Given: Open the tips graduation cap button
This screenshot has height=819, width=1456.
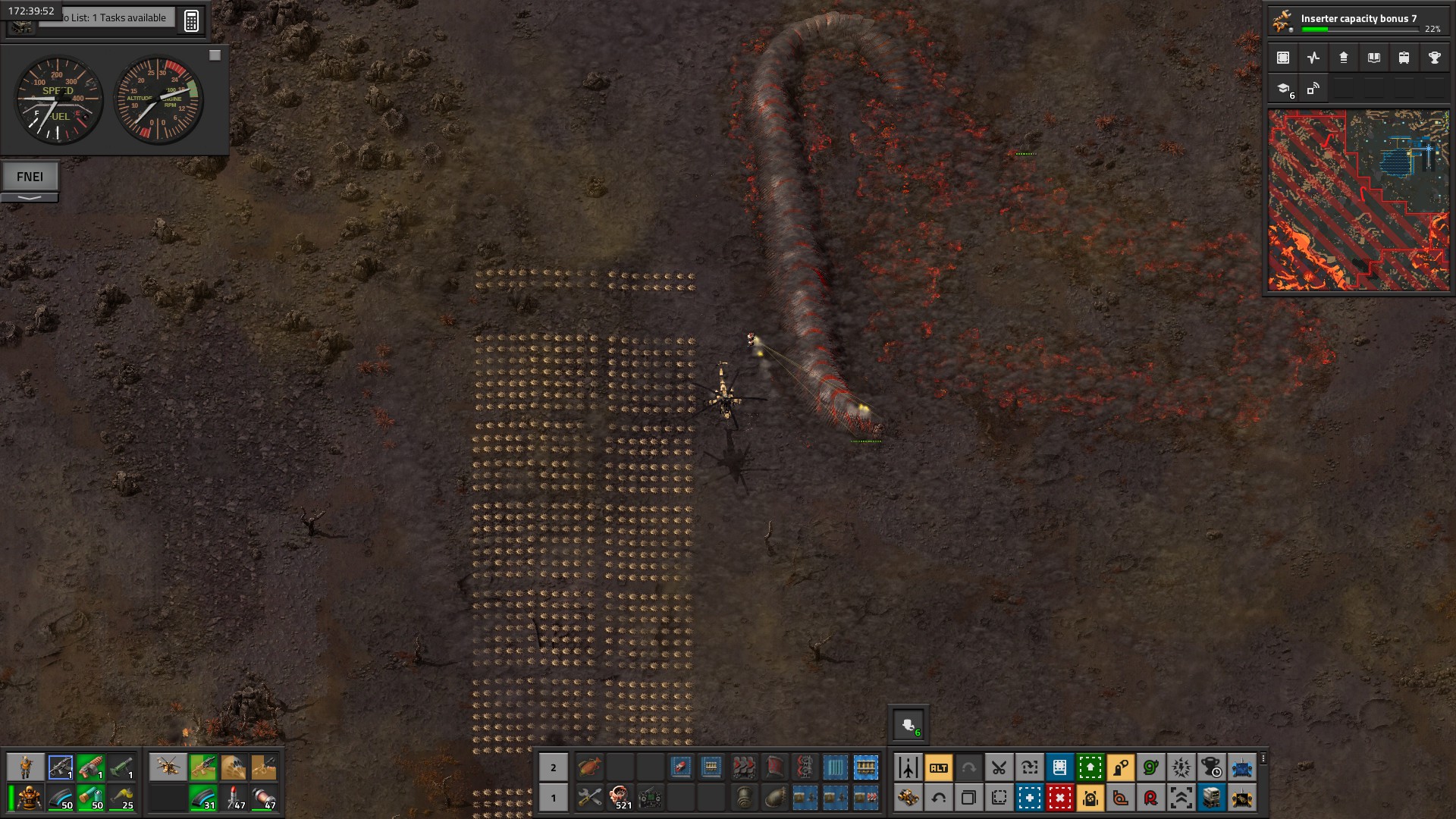Looking at the screenshot, I should [1283, 89].
